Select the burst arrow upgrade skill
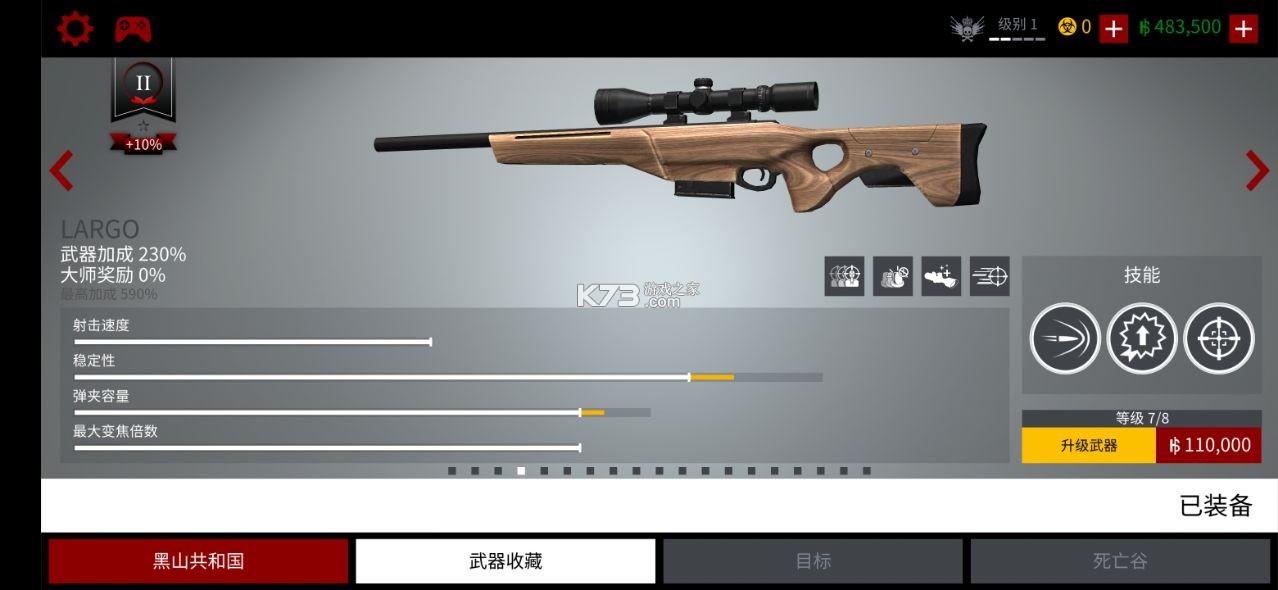The height and width of the screenshot is (590, 1278). pos(1142,339)
